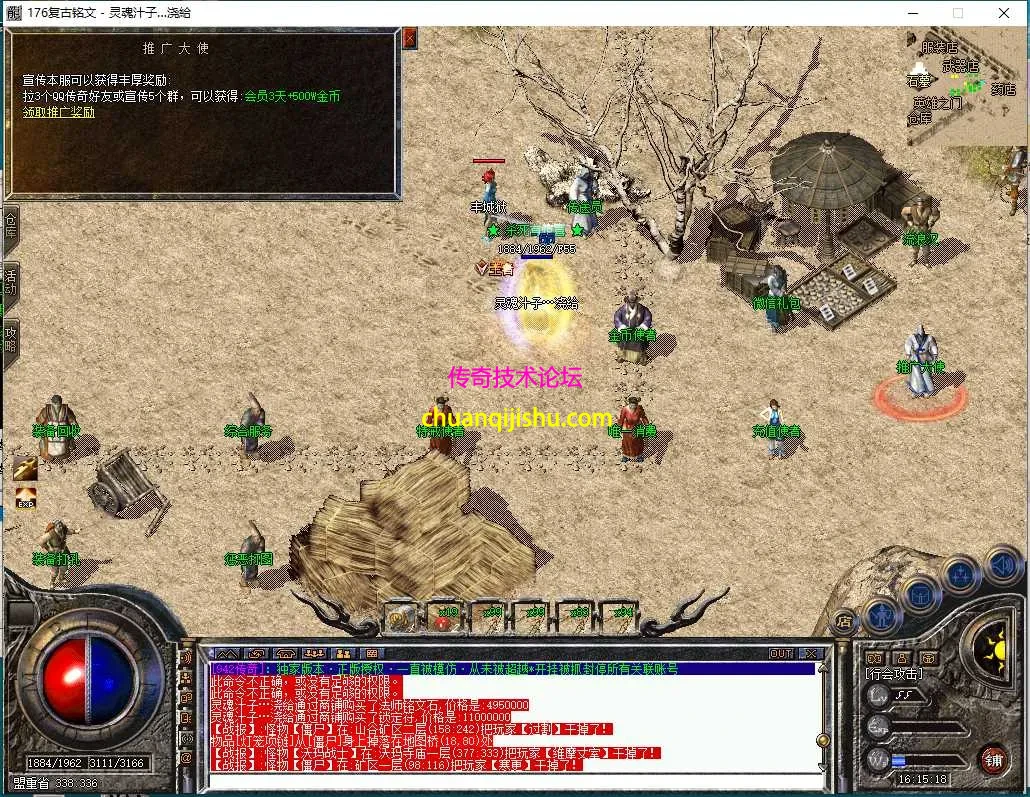This screenshot has height=797, width=1030.
Task: Open the 攻略 guide side tab
Action: click(x=10, y=338)
